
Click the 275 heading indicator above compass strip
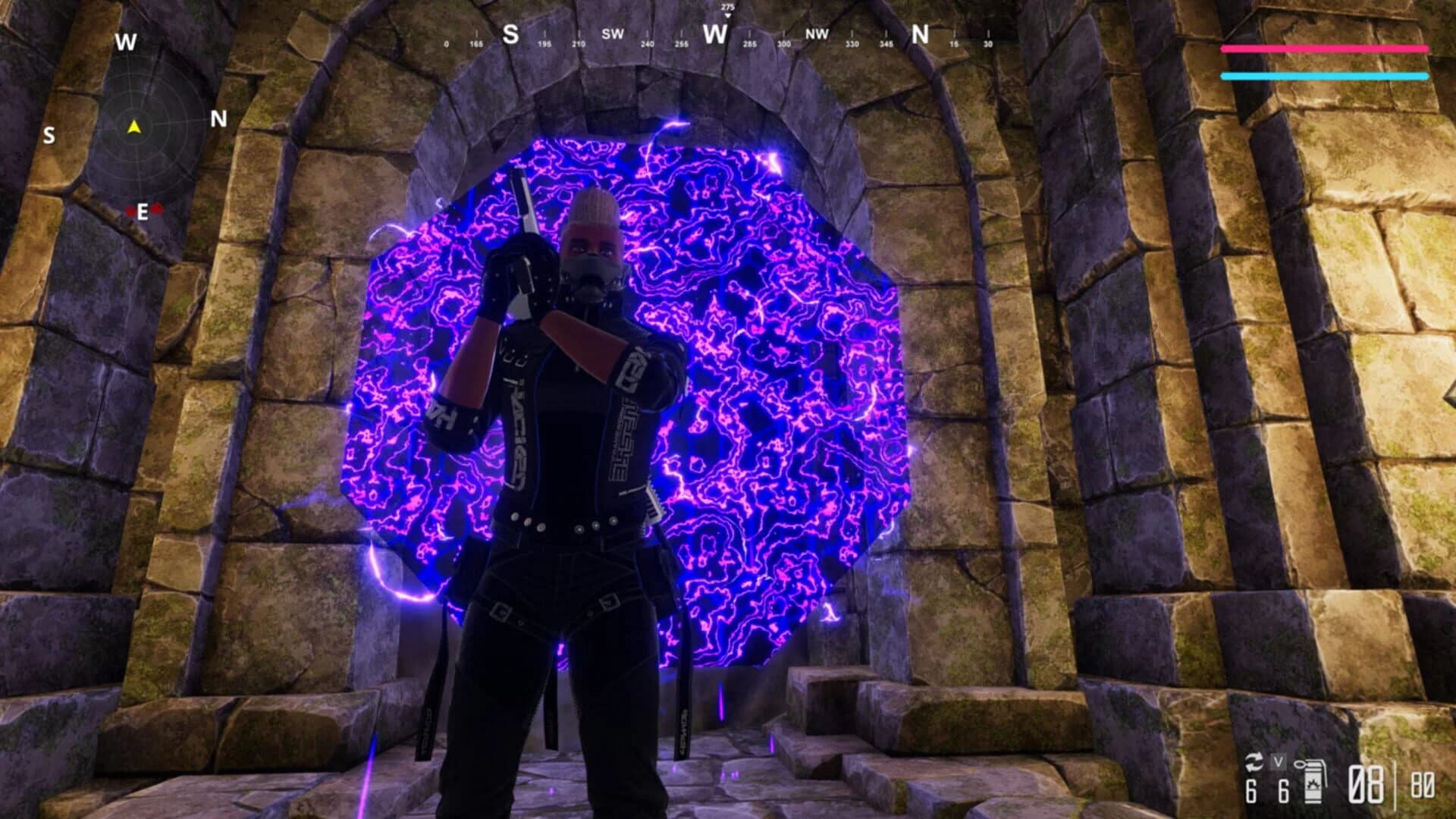(726, 6)
